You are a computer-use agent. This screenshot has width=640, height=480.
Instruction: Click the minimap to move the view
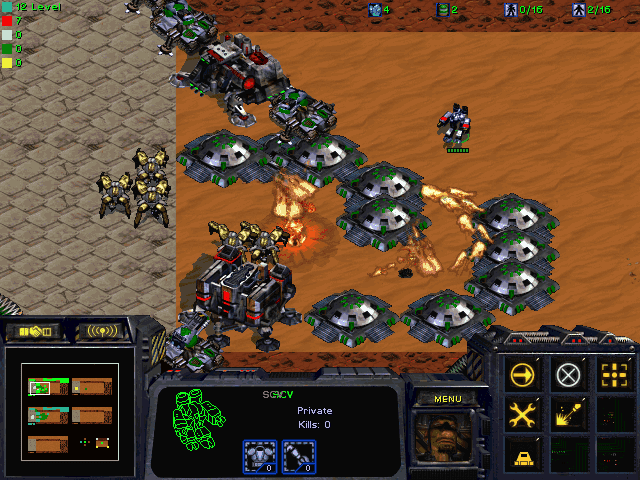(x=70, y=410)
